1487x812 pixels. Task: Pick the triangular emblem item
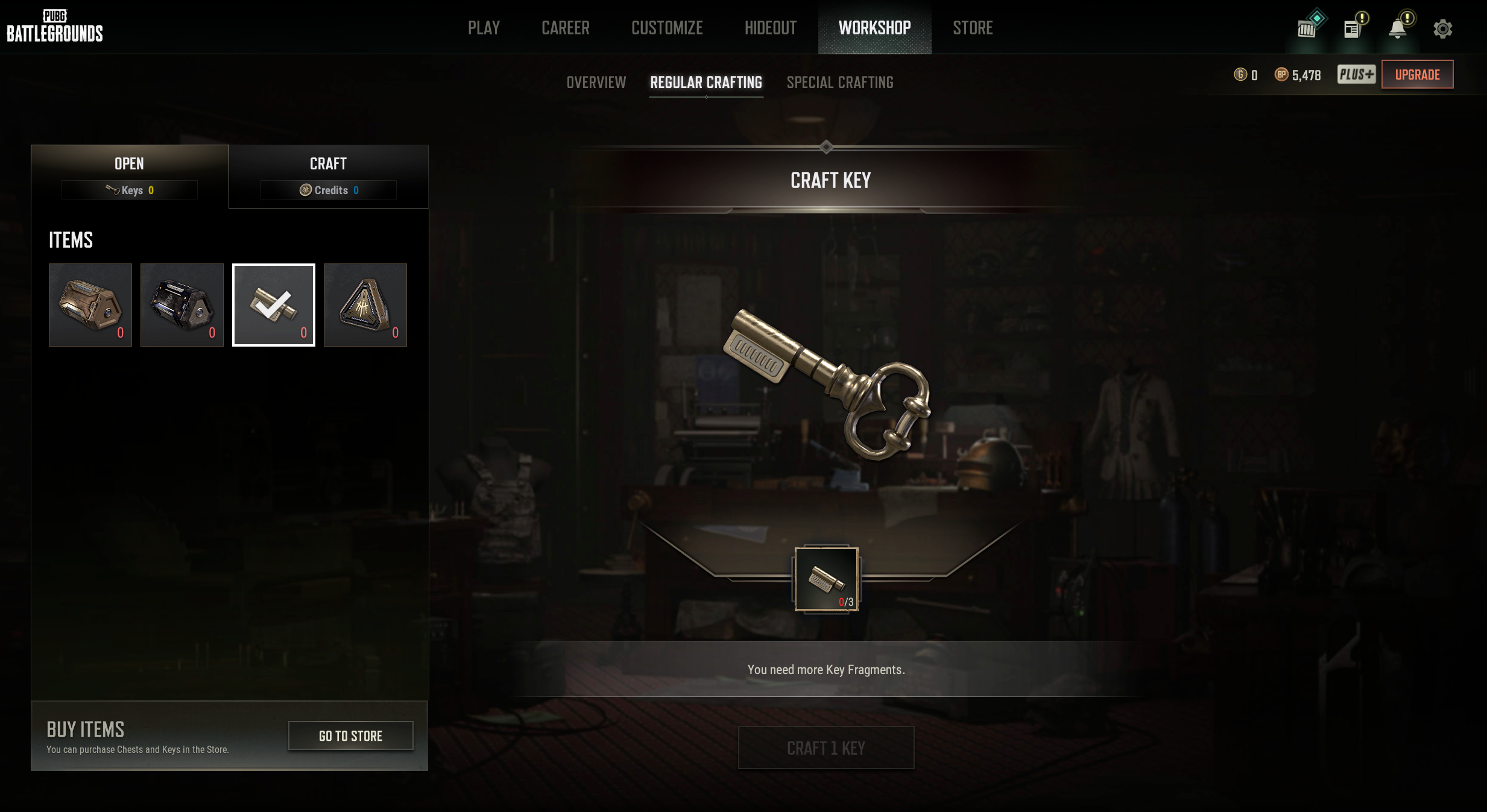pos(365,305)
